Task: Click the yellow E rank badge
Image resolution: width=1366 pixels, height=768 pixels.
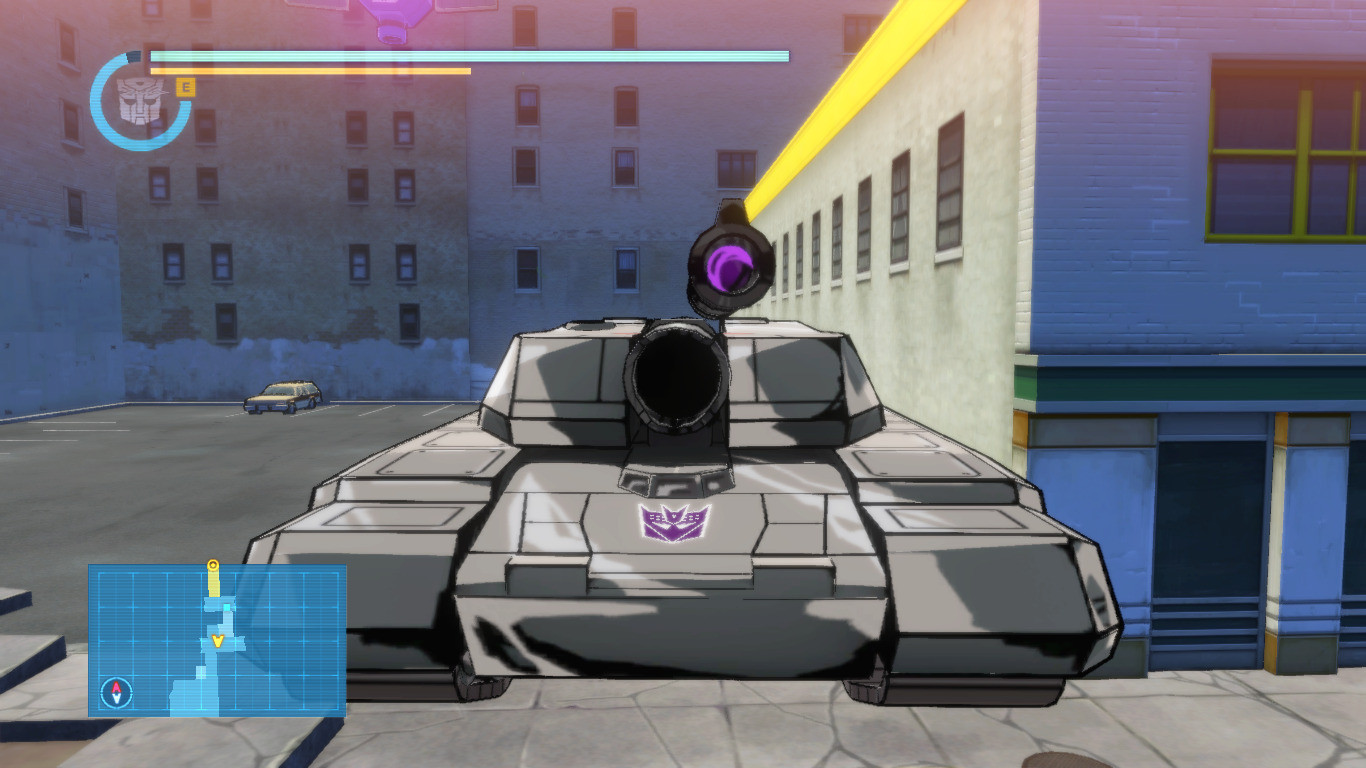Action: (186, 87)
